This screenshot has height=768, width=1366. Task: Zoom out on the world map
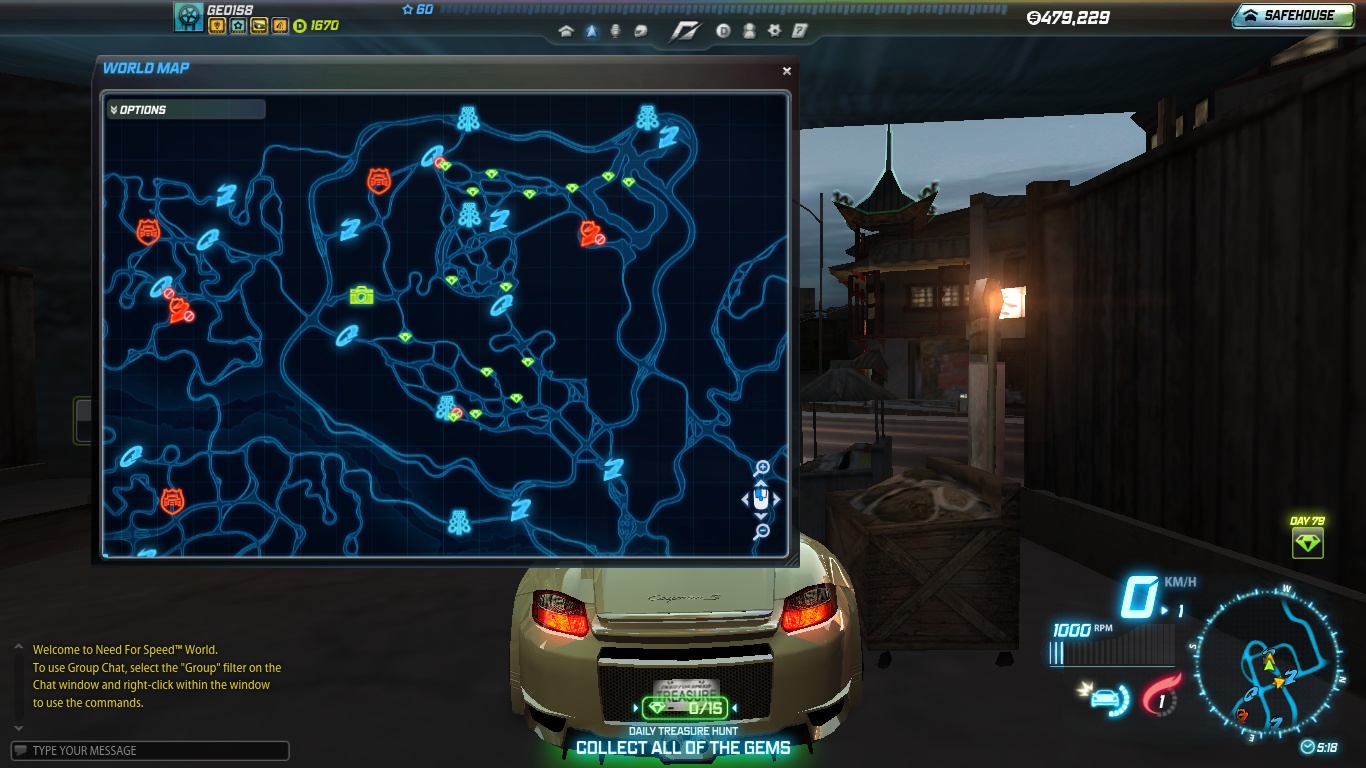[x=762, y=532]
